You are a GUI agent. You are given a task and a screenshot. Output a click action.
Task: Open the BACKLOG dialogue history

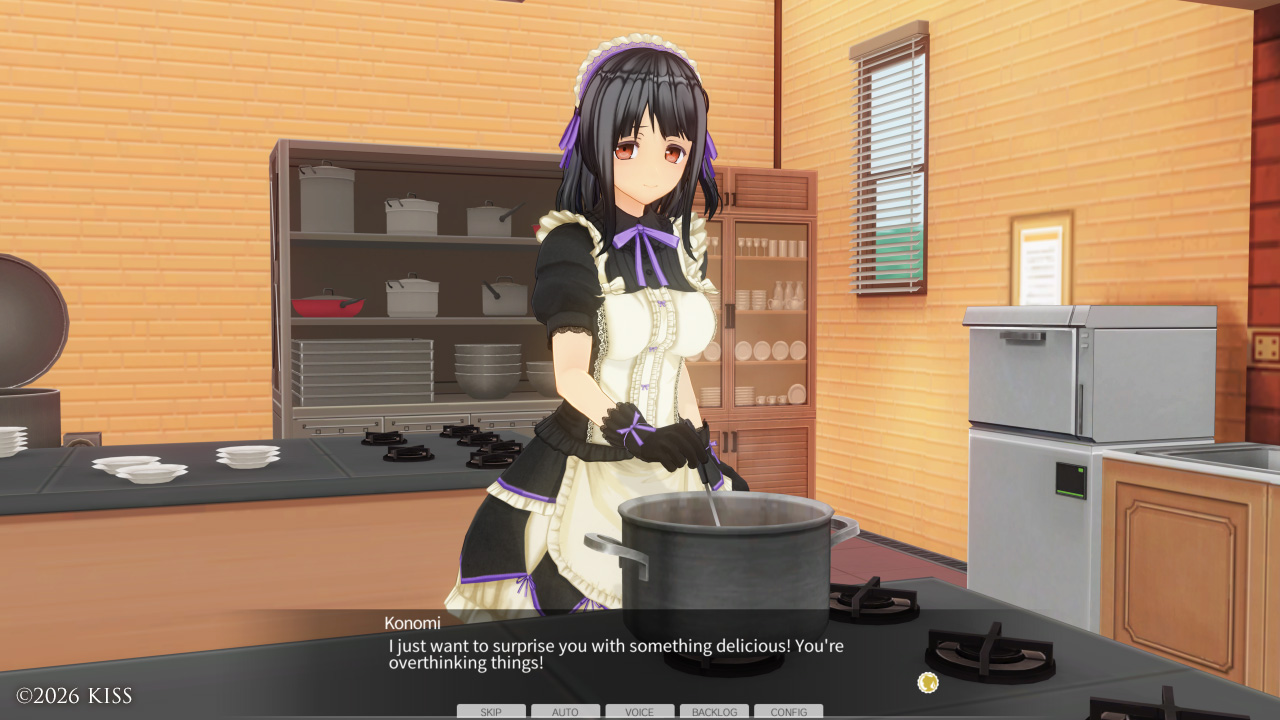714,712
